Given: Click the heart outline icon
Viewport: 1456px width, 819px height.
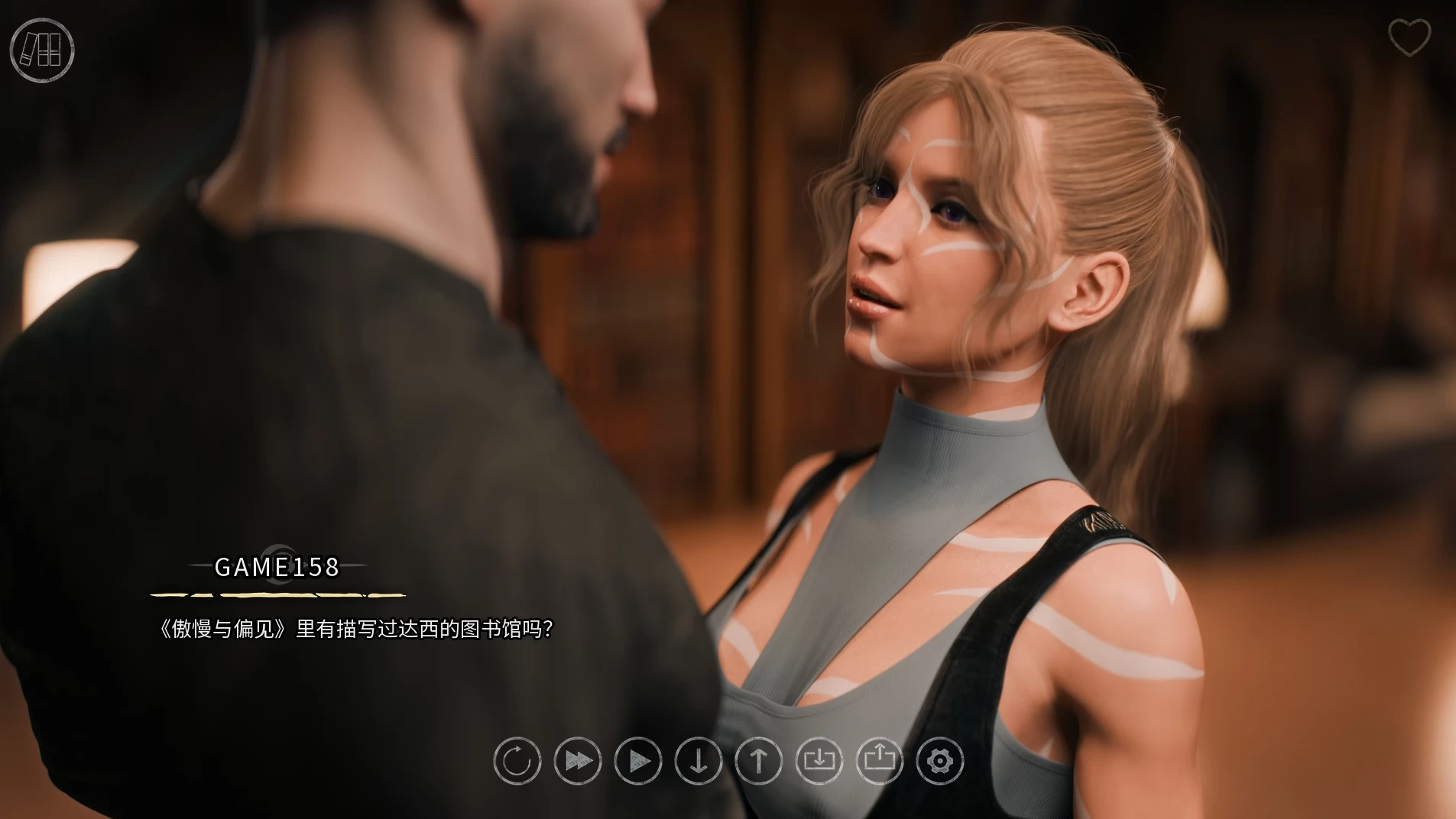Looking at the screenshot, I should click(x=1409, y=37).
